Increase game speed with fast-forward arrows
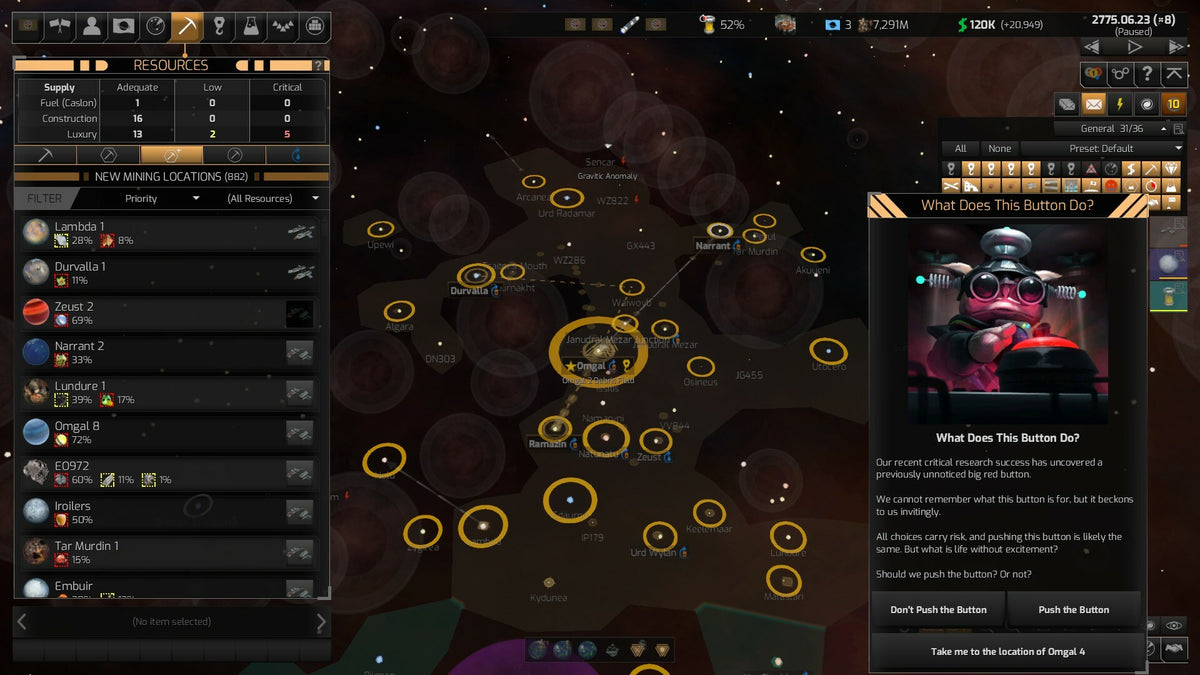 (1176, 47)
